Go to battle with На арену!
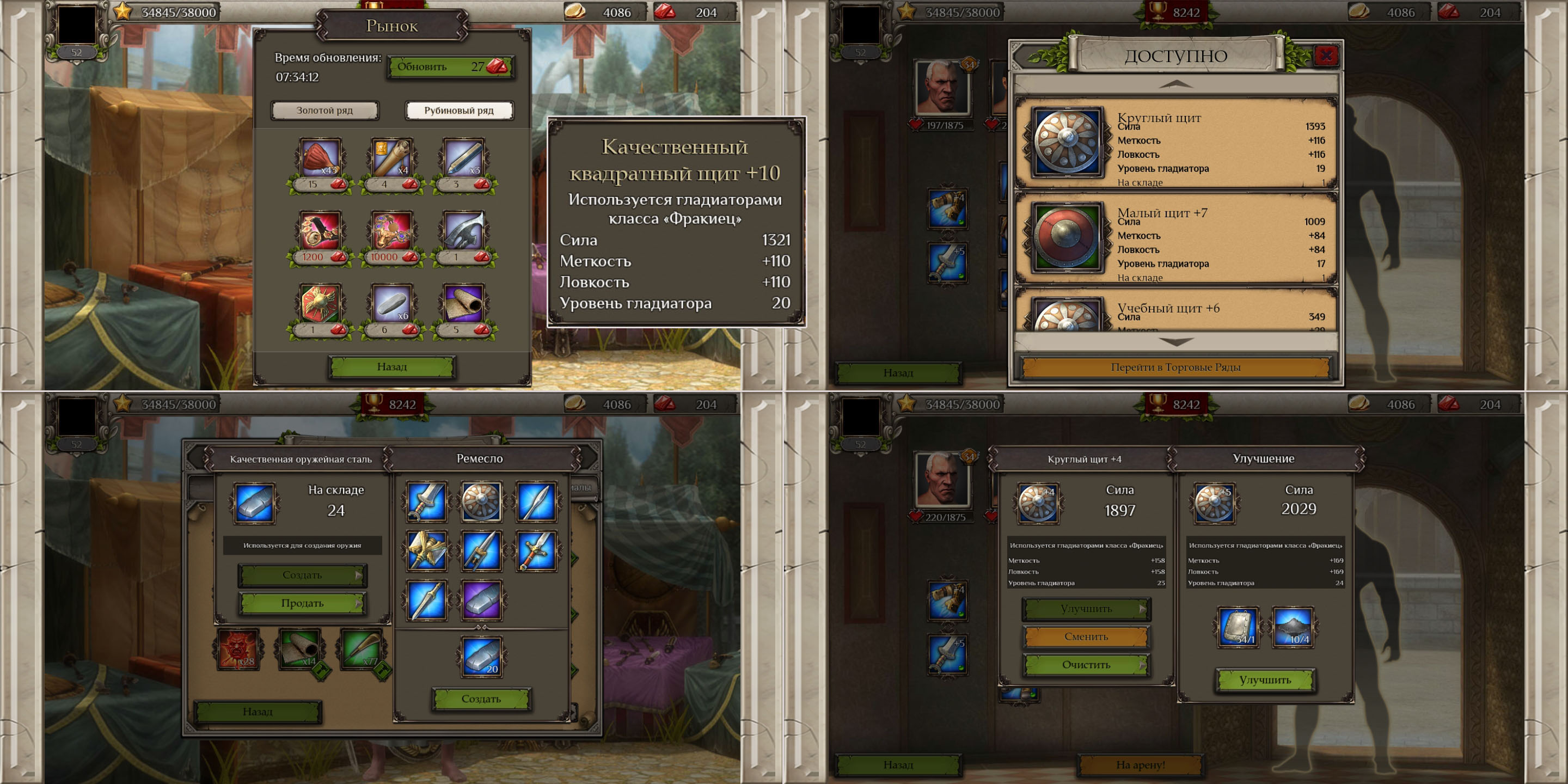This screenshot has height=784, width=1568. (x=1140, y=765)
